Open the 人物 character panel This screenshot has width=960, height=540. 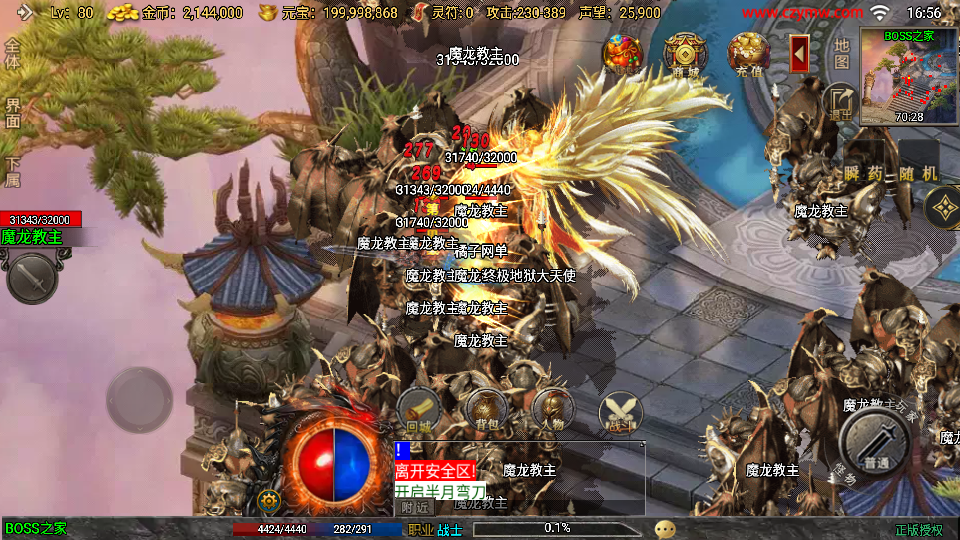pos(553,410)
